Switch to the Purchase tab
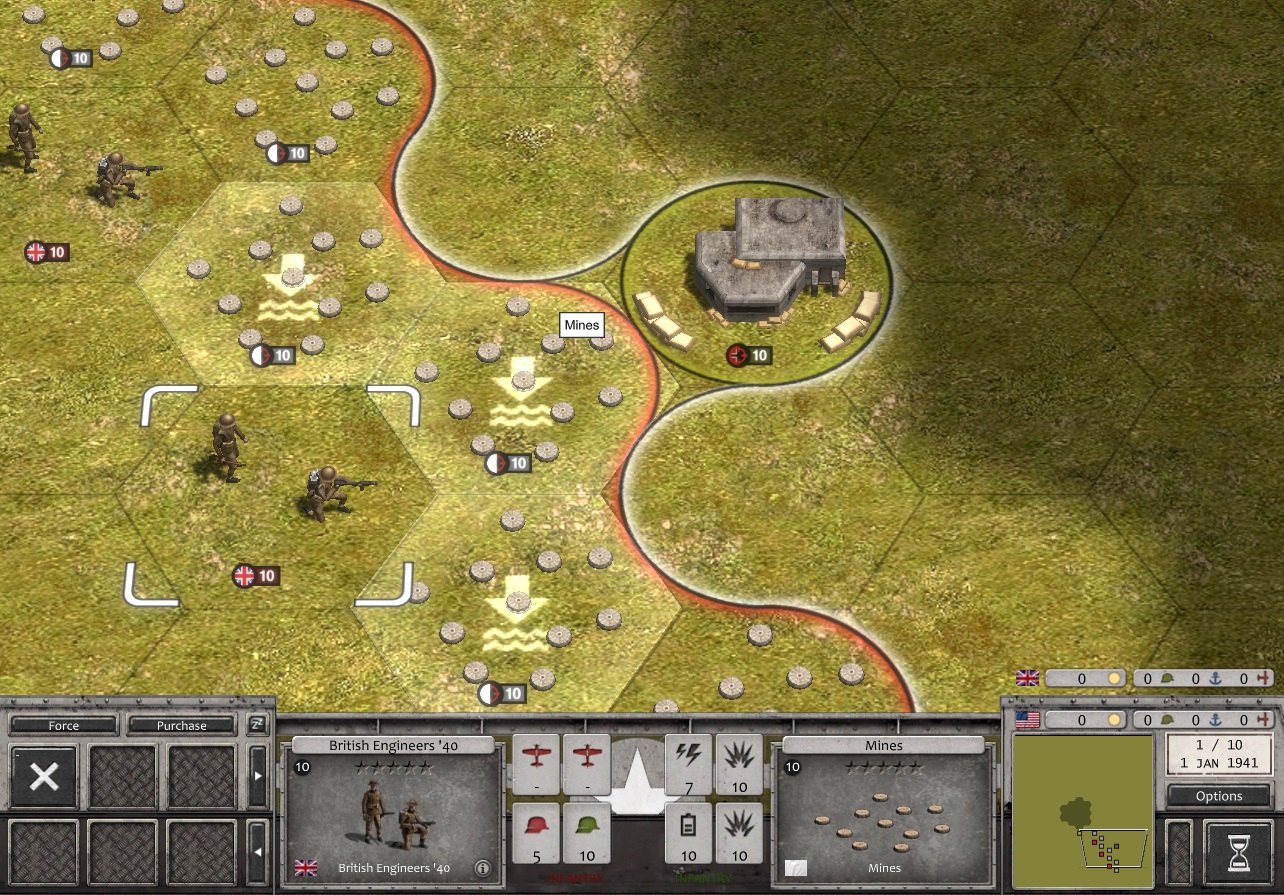The height and width of the screenshot is (895, 1284). point(181,725)
